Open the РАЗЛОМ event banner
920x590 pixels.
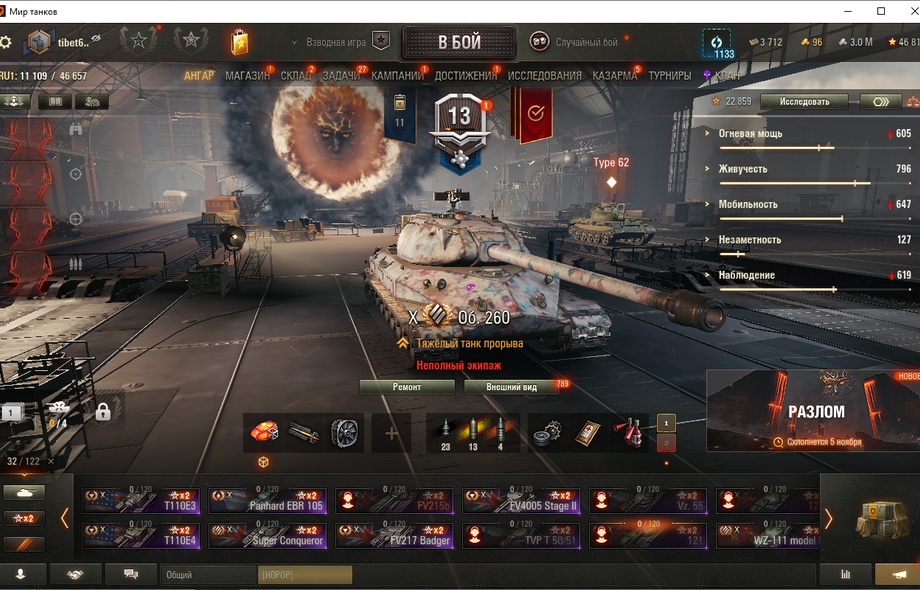point(813,411)
